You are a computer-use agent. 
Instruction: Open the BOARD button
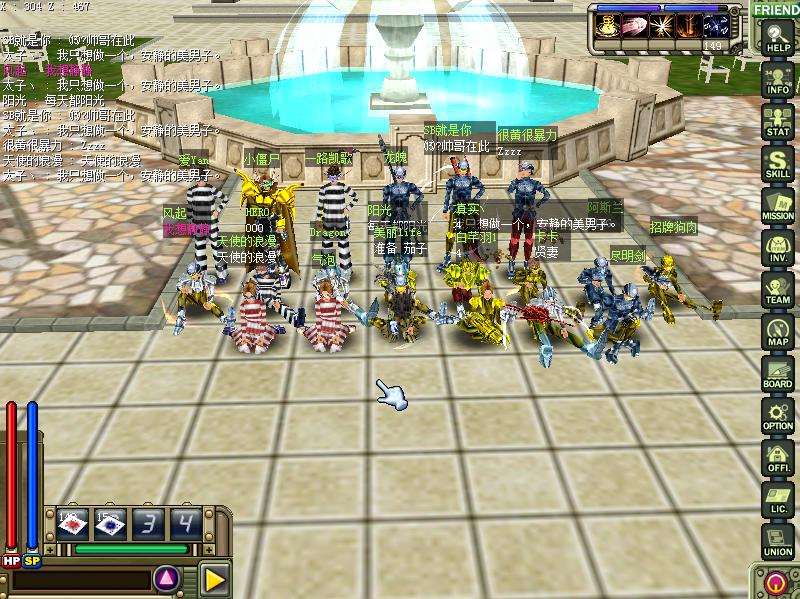[777, 374]
